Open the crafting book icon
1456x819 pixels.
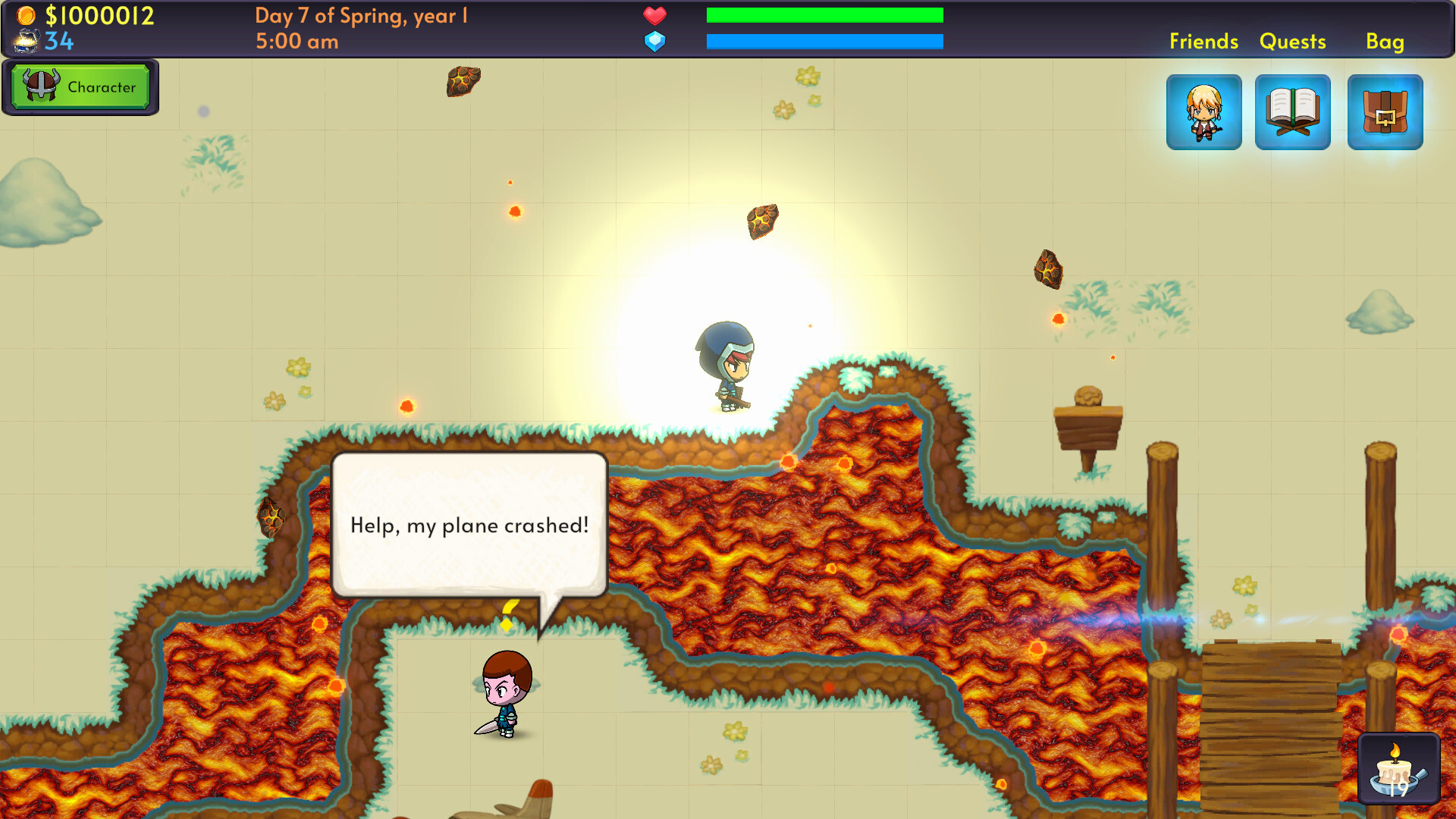pyautogui.click(x=1293, y=111)
